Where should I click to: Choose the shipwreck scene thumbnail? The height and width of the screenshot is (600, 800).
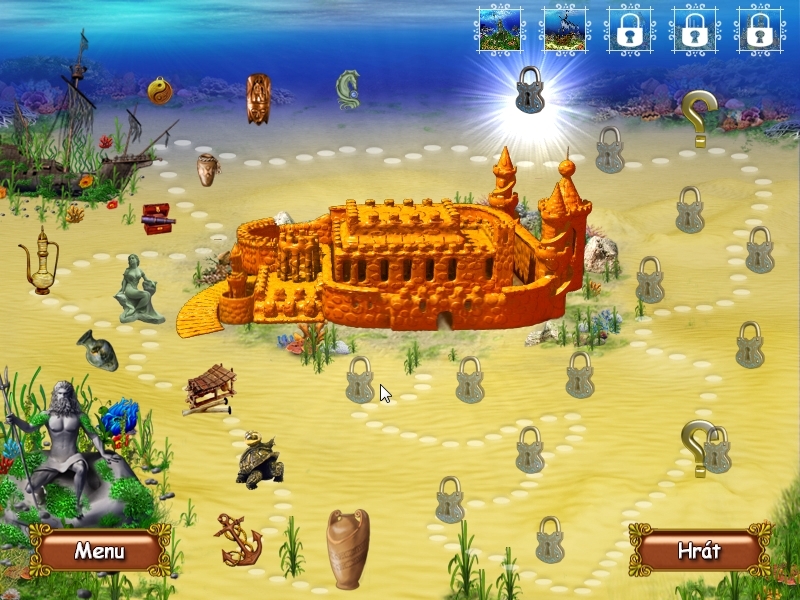tap(564, 29)
